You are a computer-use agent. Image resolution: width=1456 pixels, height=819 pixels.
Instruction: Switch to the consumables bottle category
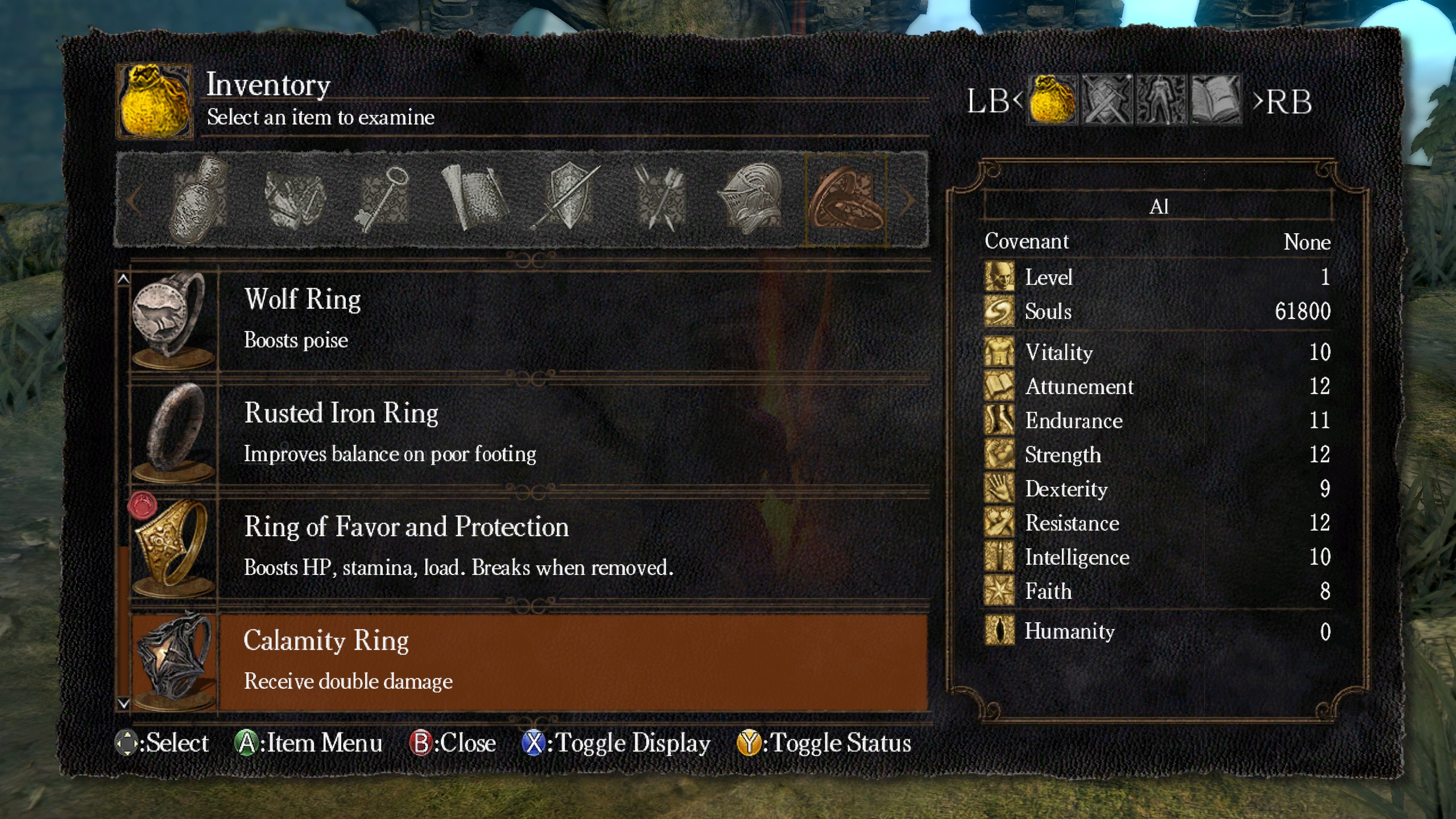(199, 199)
